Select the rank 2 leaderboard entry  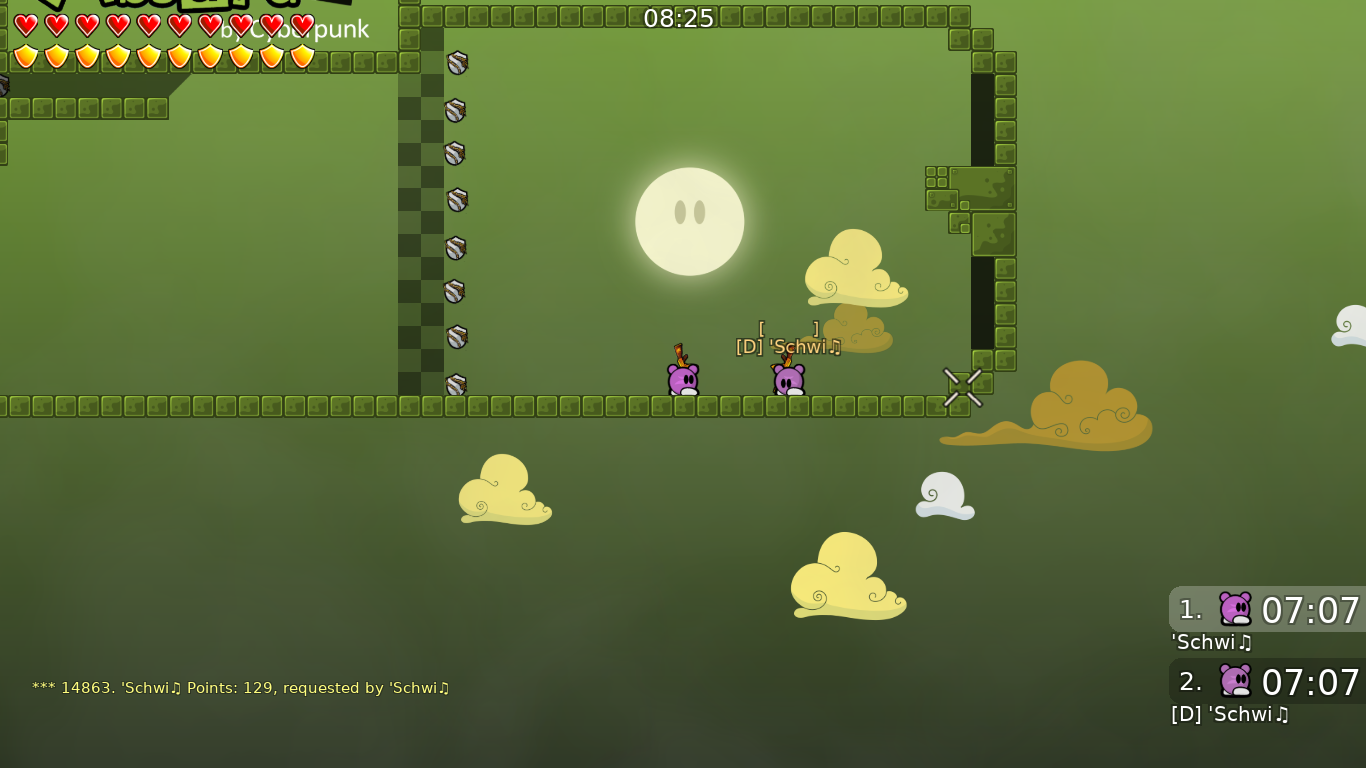[x=1265, y=683]
